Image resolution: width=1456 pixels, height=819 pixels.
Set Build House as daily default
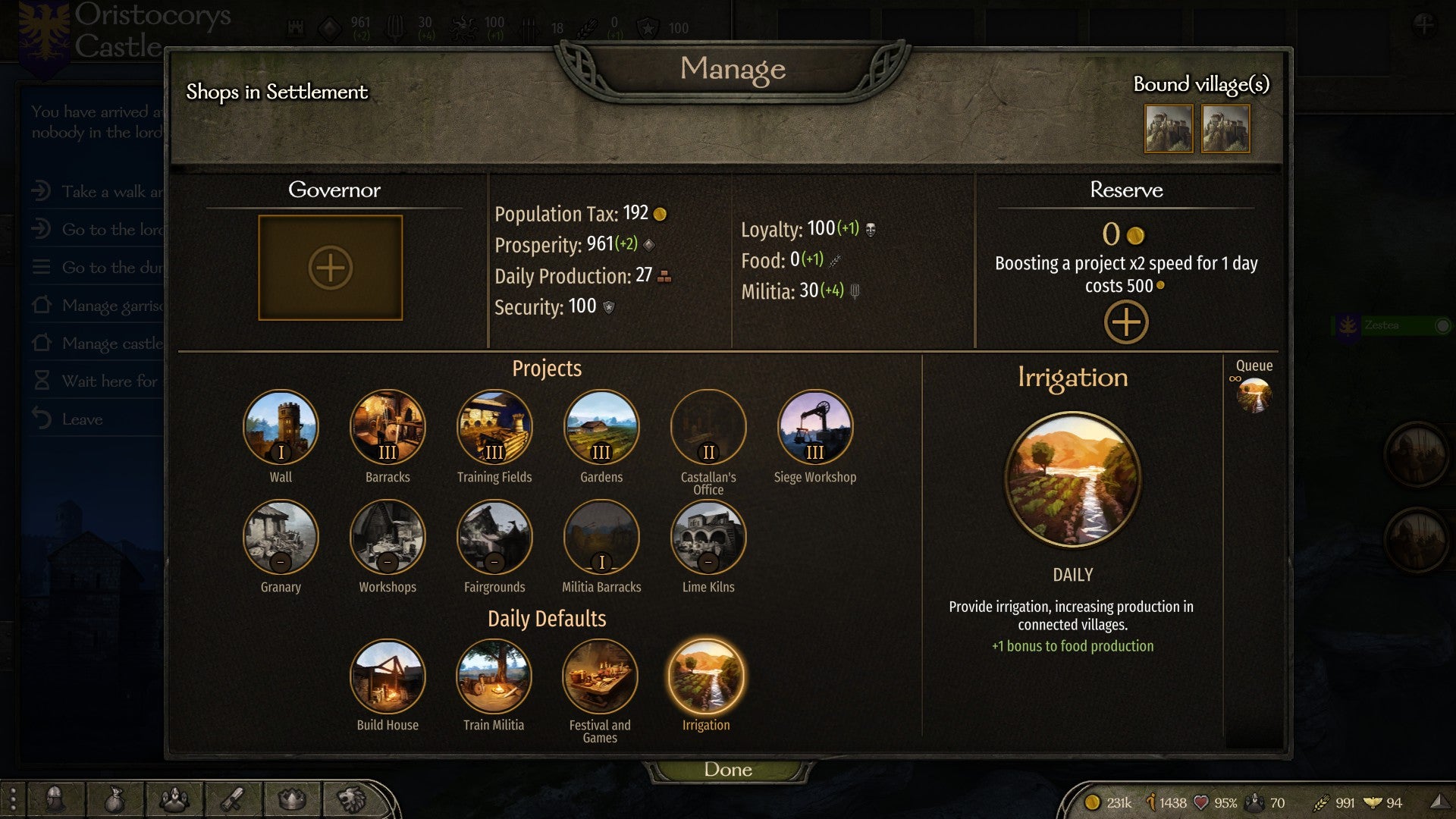(x=388, y=676)
